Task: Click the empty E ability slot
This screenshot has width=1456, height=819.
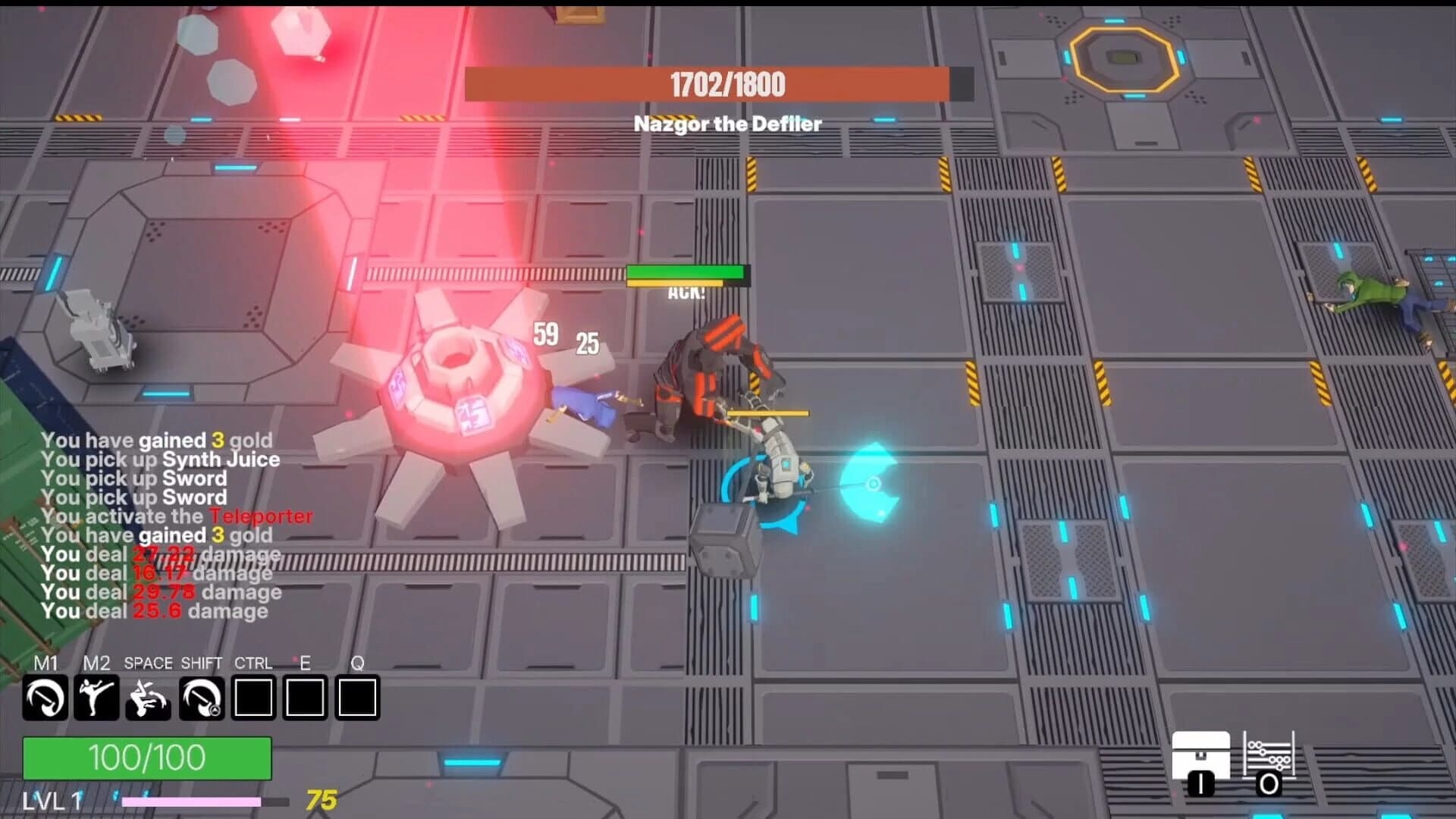Action: (x=306, y=698)
